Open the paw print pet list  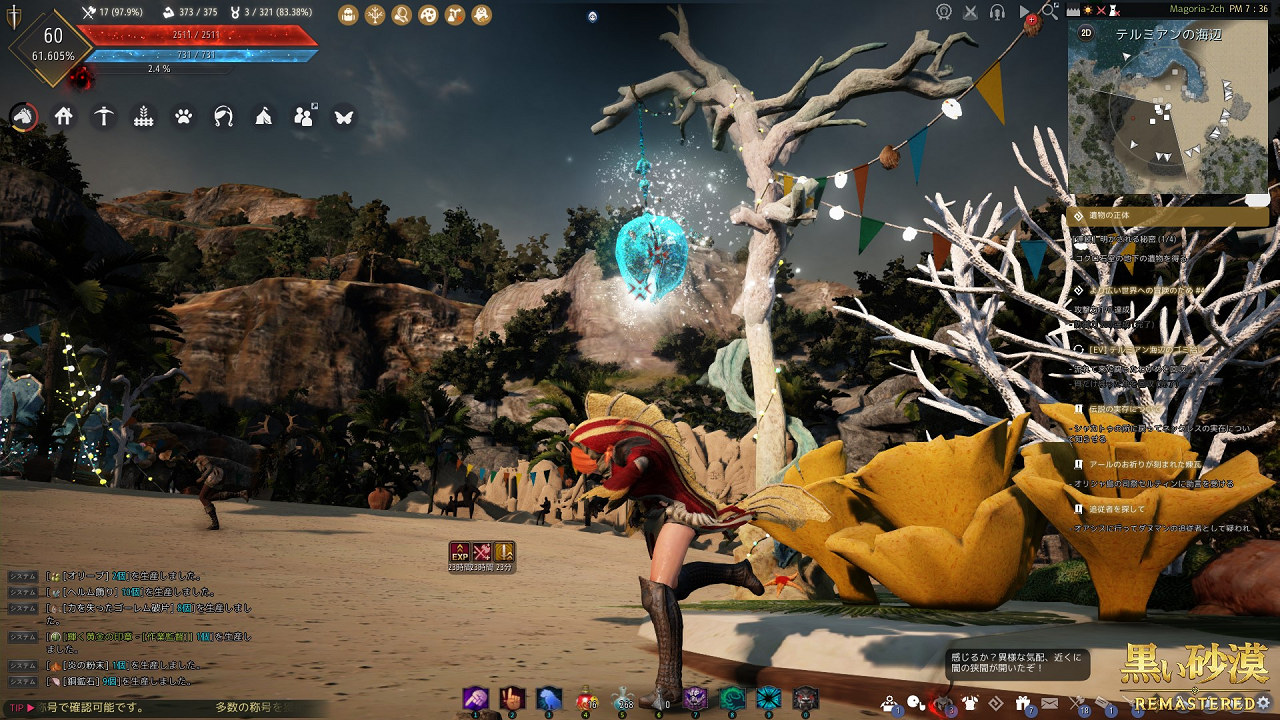click(183, 116)
